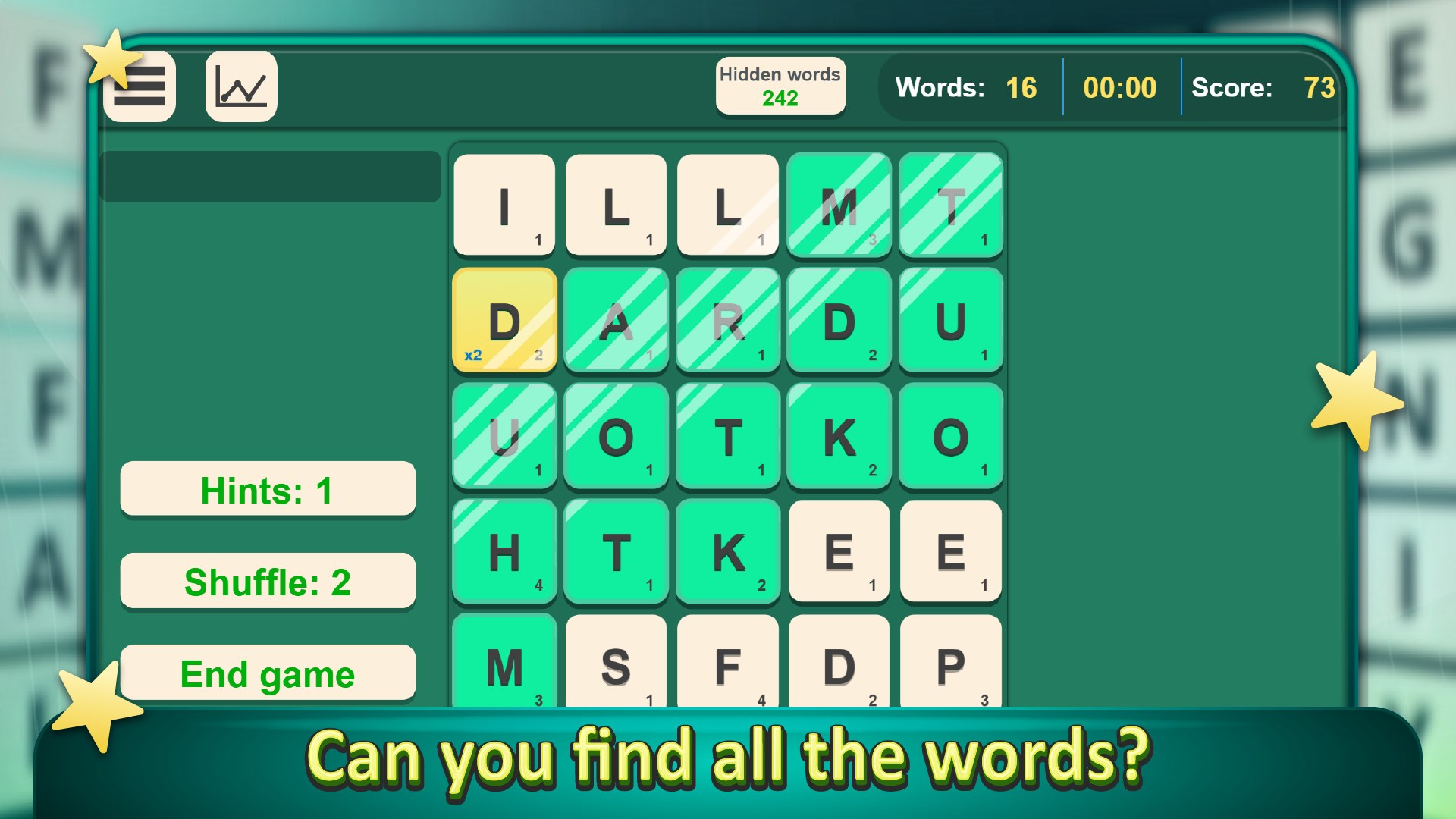This screenshot has height=819, width=1456.
Task: Click the Words counter showing 16
Action: pyautogui.click(x=993, y=88)
